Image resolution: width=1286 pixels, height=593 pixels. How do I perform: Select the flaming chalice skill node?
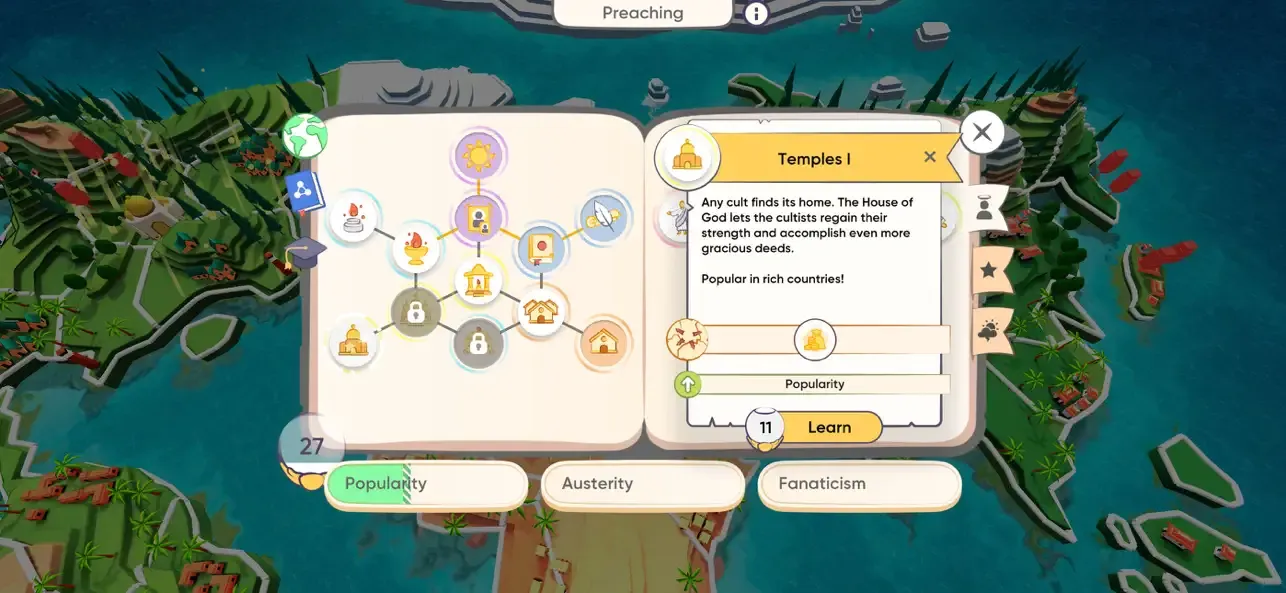coord(416,247)
